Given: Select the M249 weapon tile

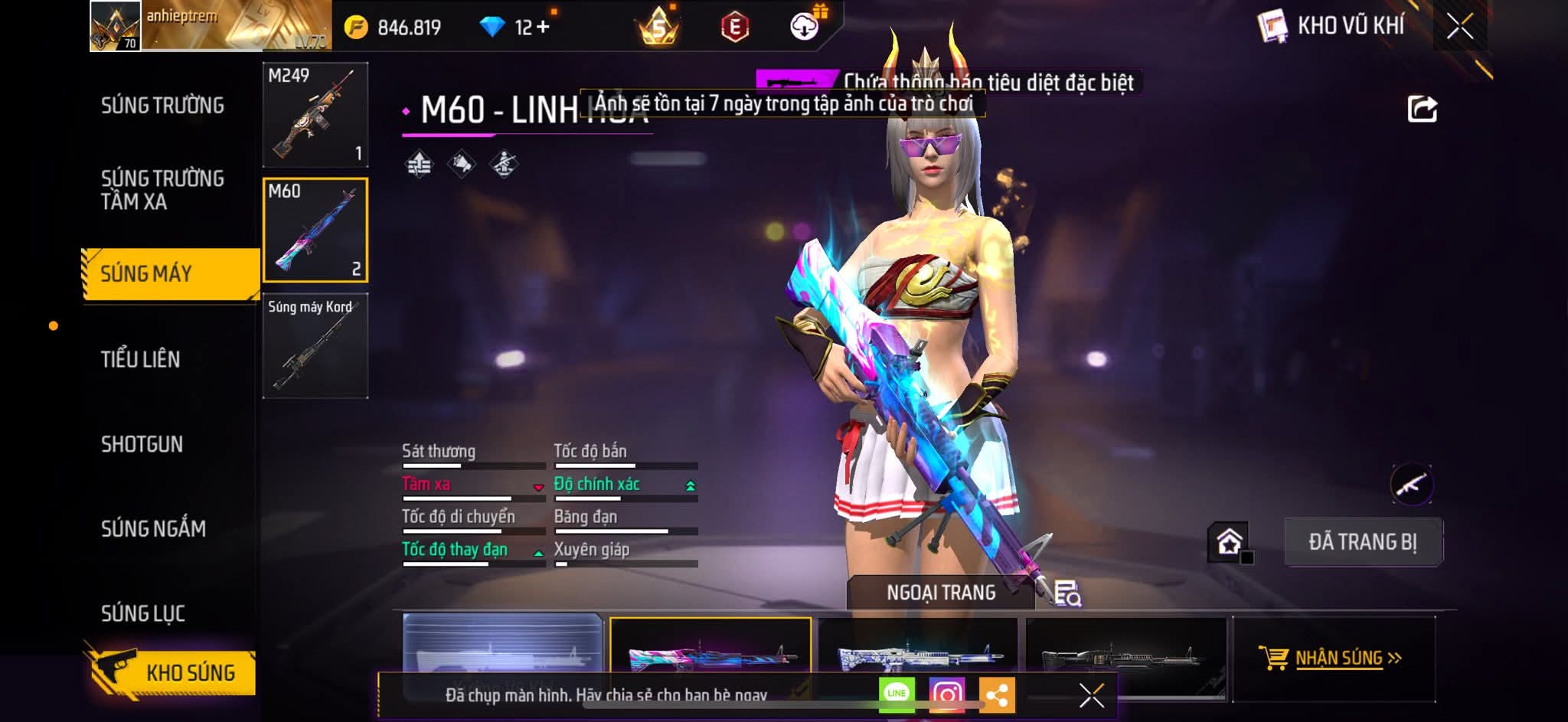Looking at the screenshot, I should 315,115.
